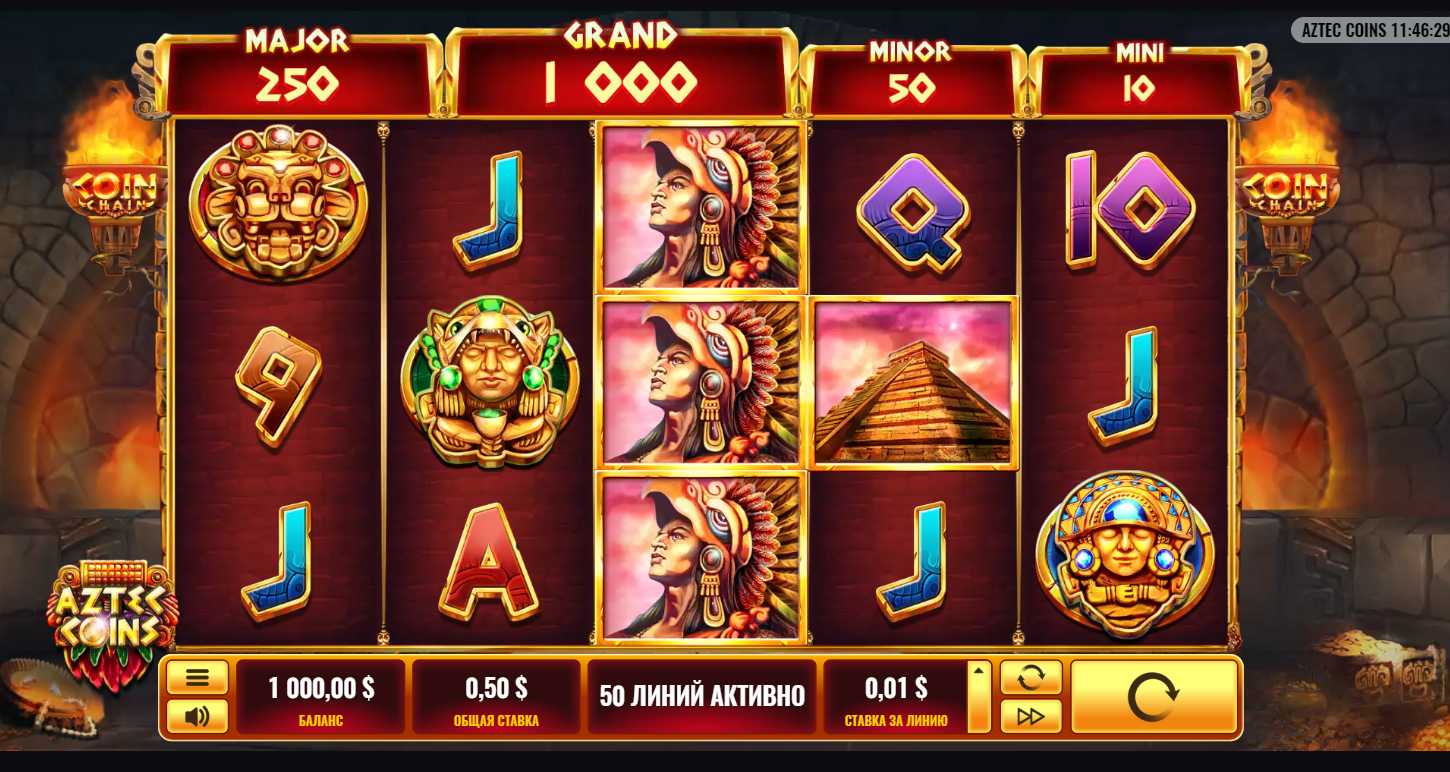Select the 0,01 $ bet per line field

[893, 696]
